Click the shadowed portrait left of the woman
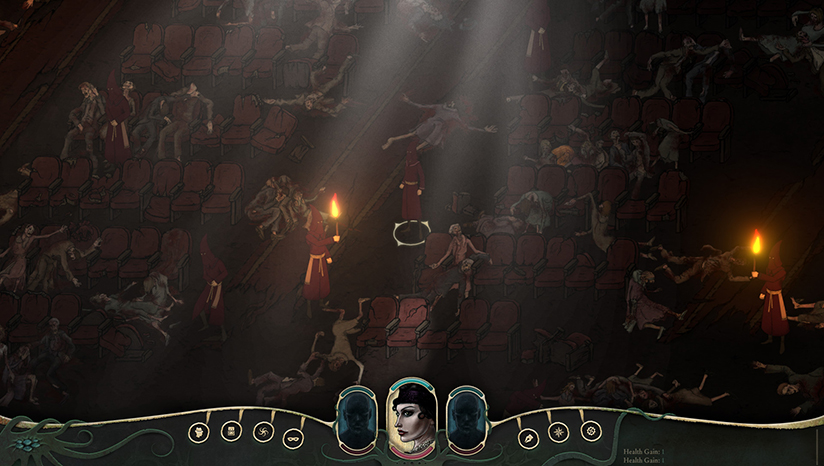The image size is (824, 466). [357, 420]
